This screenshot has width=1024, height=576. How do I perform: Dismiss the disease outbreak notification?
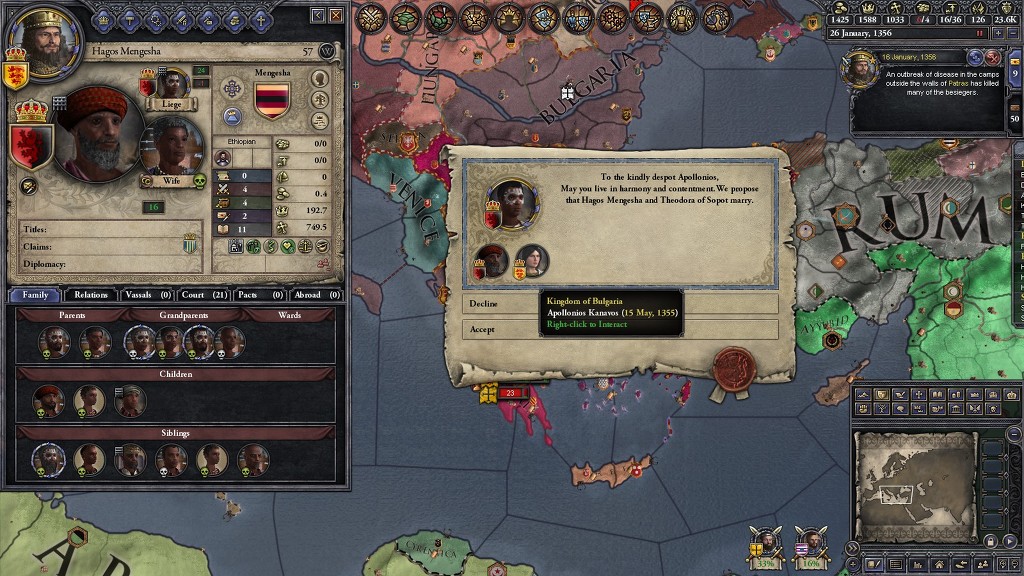(x=995, y=57)
